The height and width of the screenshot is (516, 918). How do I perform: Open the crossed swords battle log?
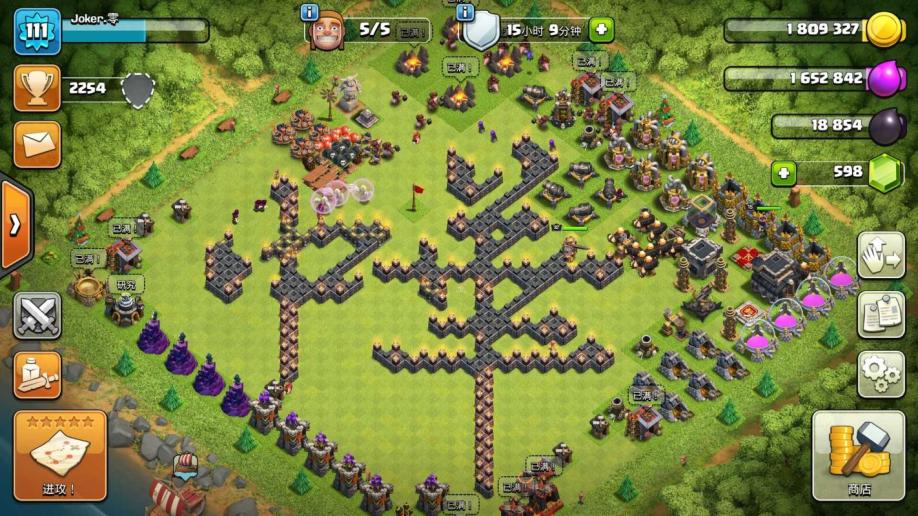36,316
